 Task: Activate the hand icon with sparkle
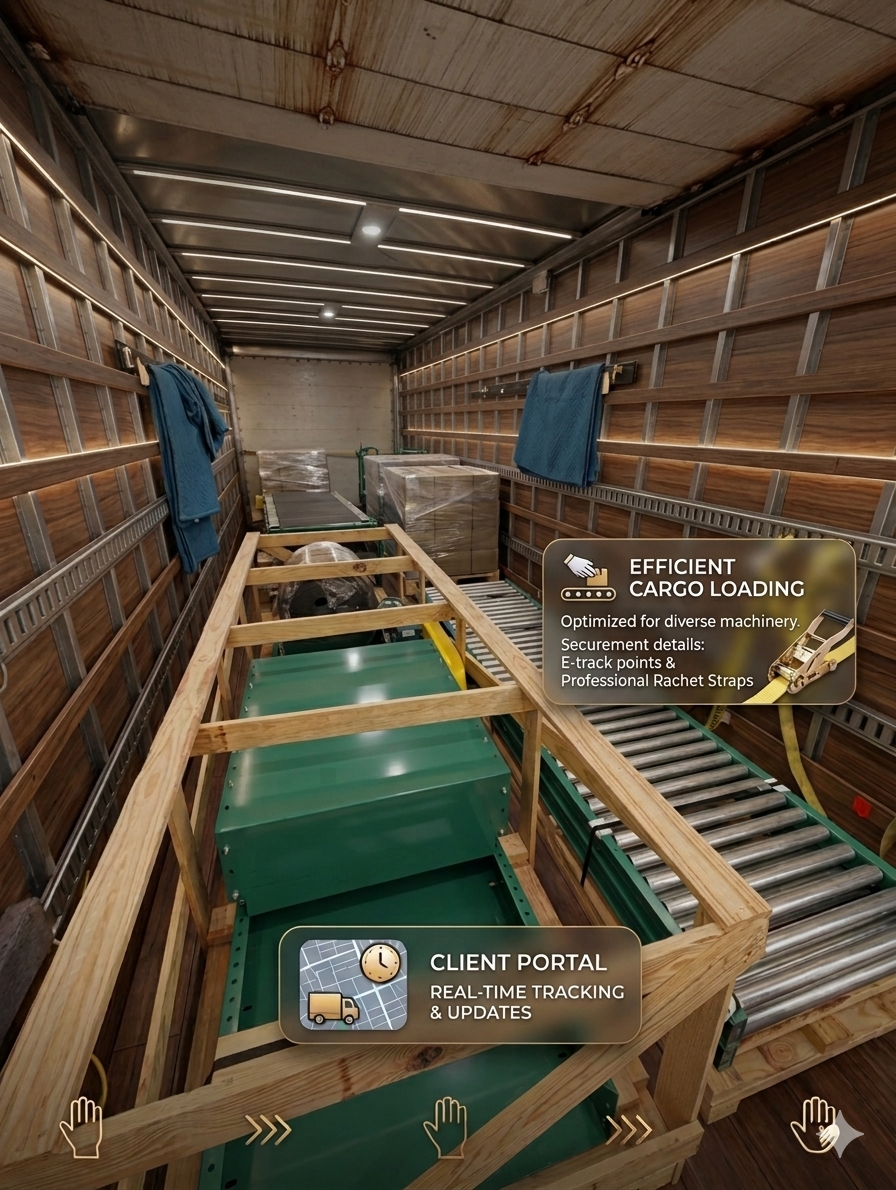(819, 1129)
